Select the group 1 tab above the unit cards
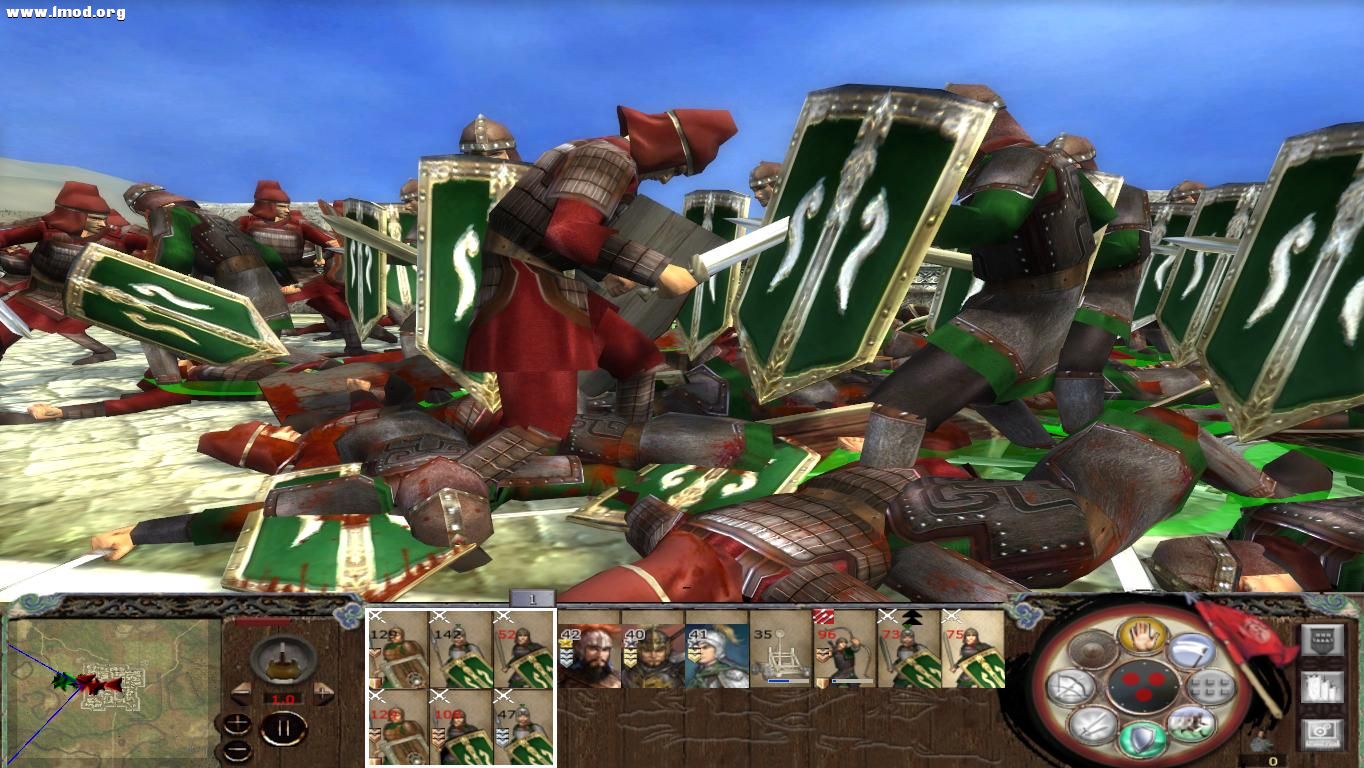The height and width of the screenshot is (768, 1364). (533, 598)
